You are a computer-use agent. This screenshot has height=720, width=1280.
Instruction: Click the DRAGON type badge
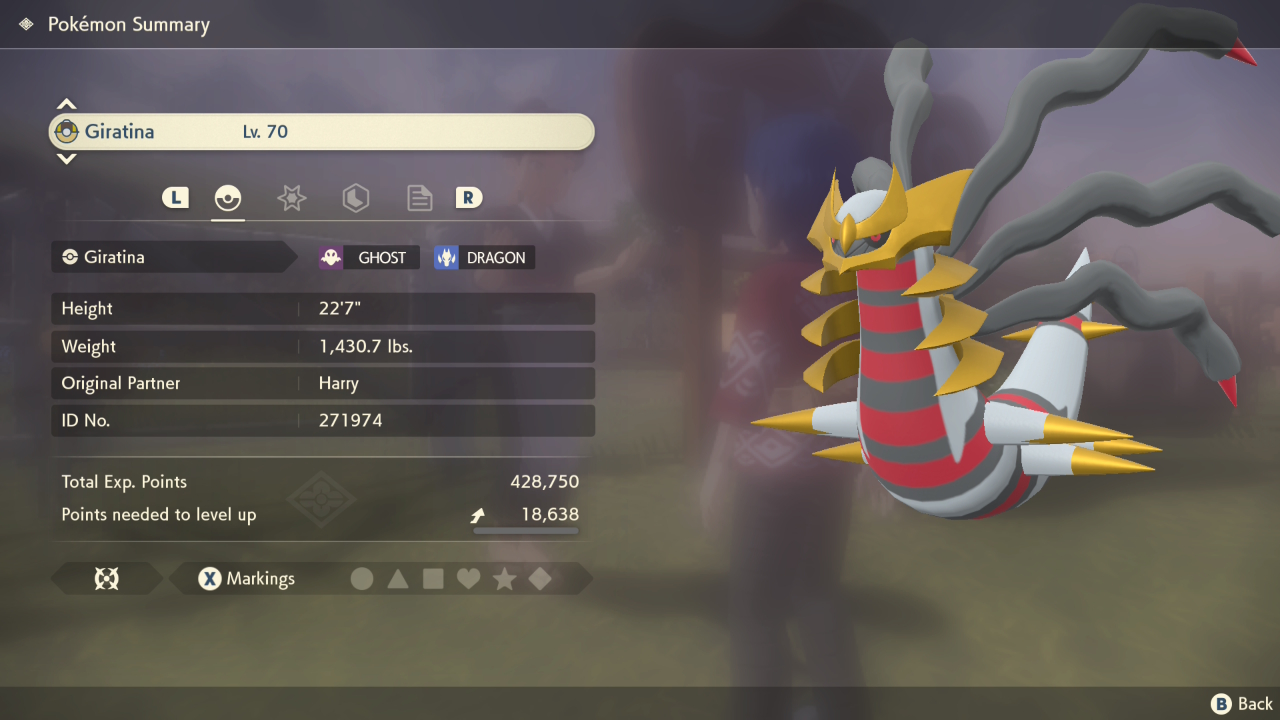point(483,257)
